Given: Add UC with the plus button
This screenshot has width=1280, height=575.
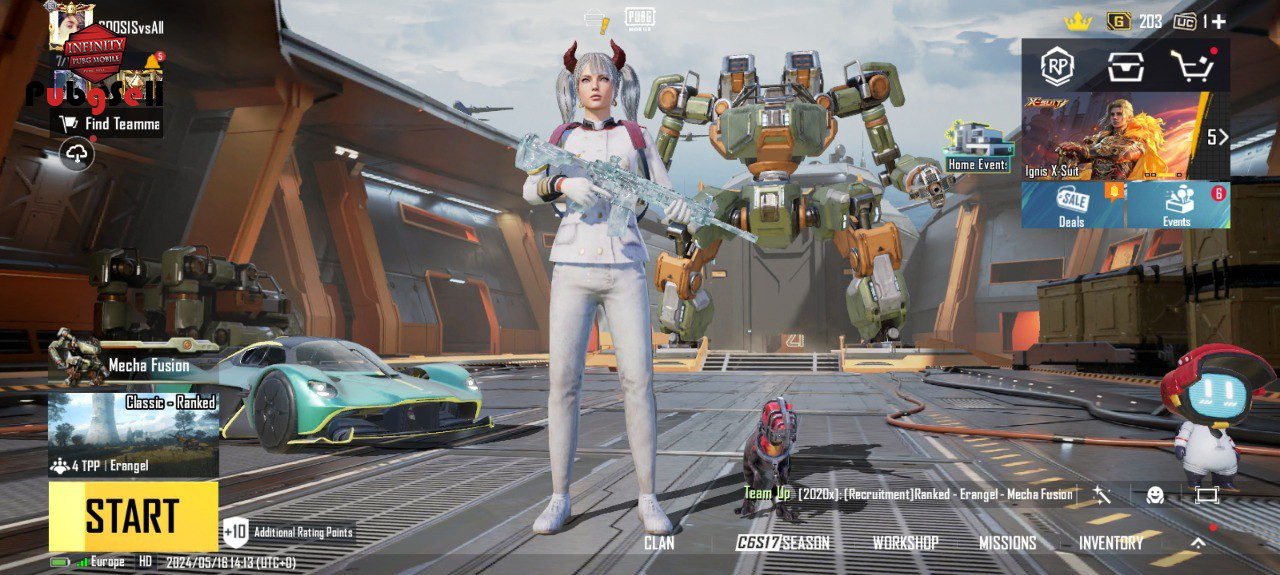Looking at the screenshot, I should (x=1218, y=21).
